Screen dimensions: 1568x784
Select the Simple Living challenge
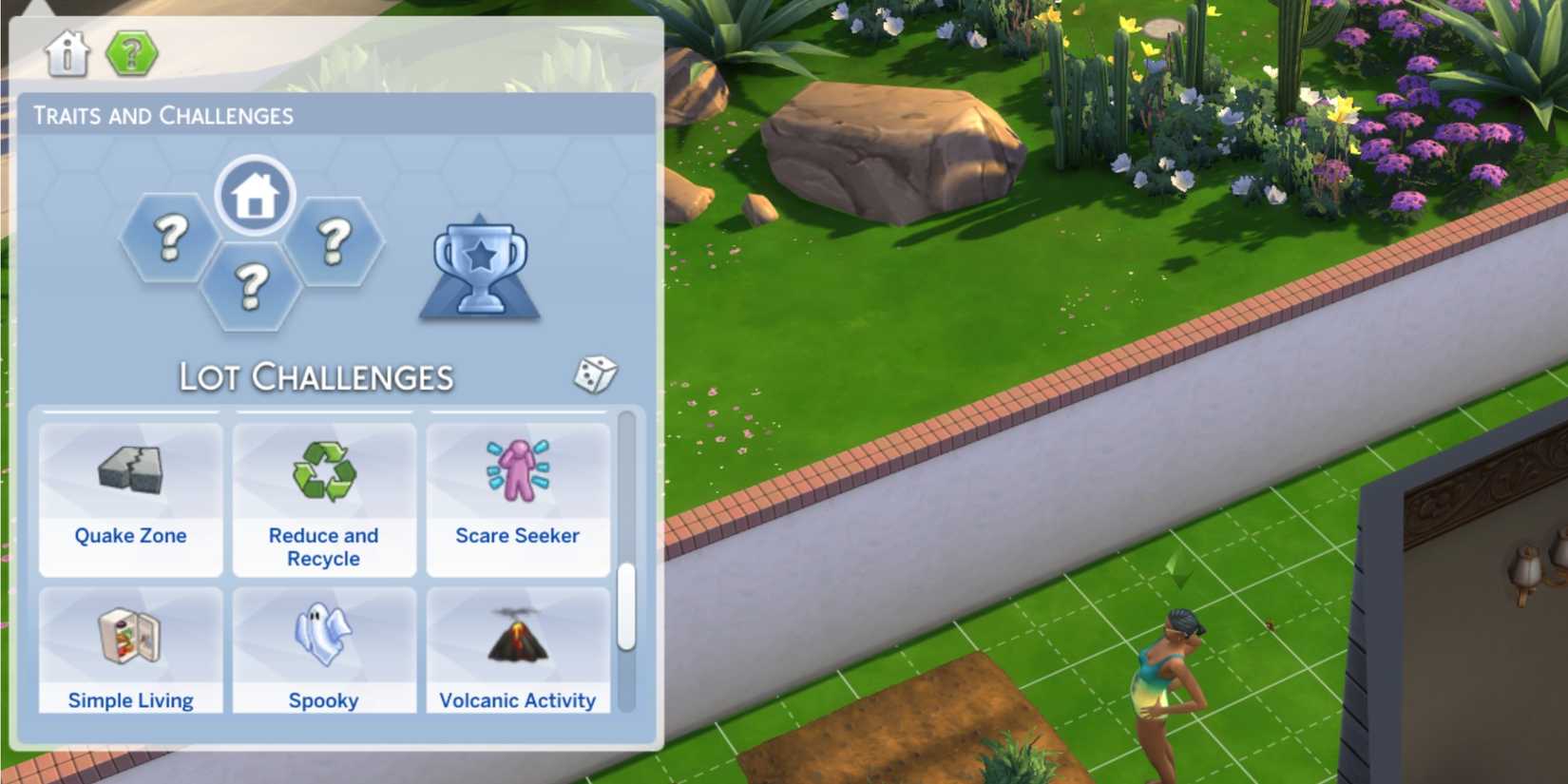tap(130, 651)
